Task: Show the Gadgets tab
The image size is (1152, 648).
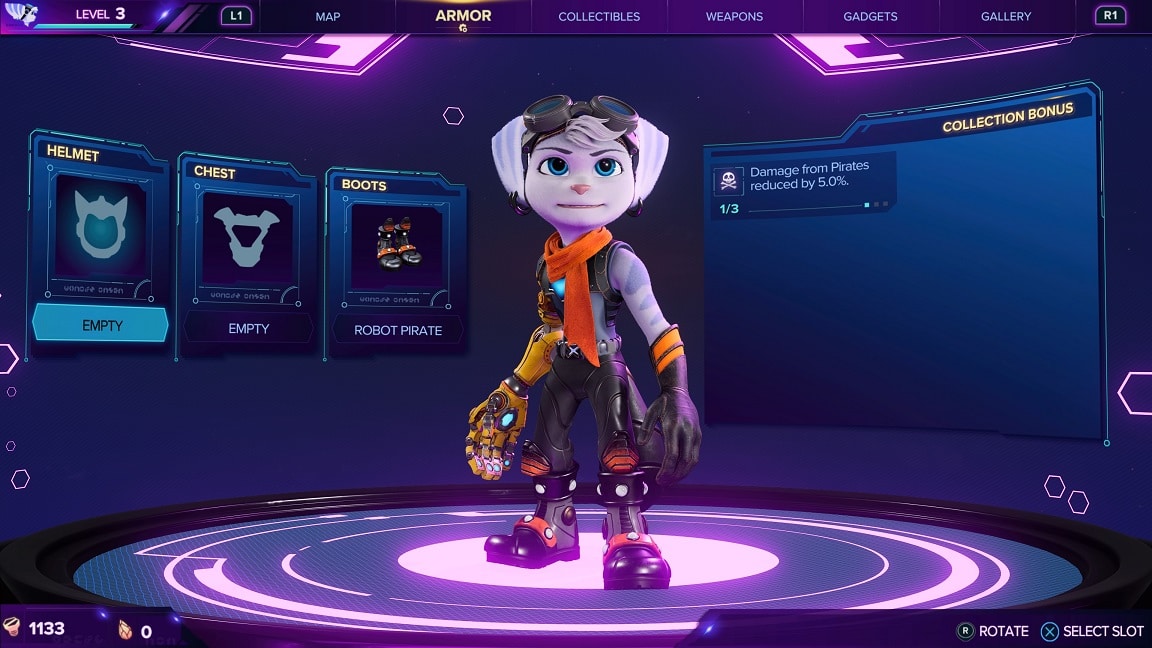Action: pos(870,16)
